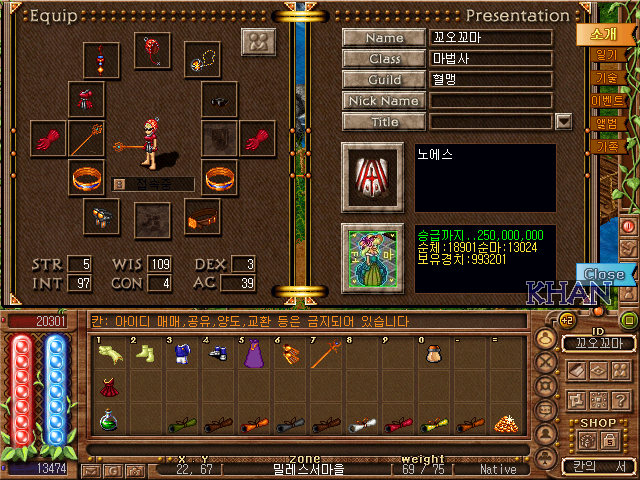Close the Presentation window
640x480 pixels.
[604, 274]
